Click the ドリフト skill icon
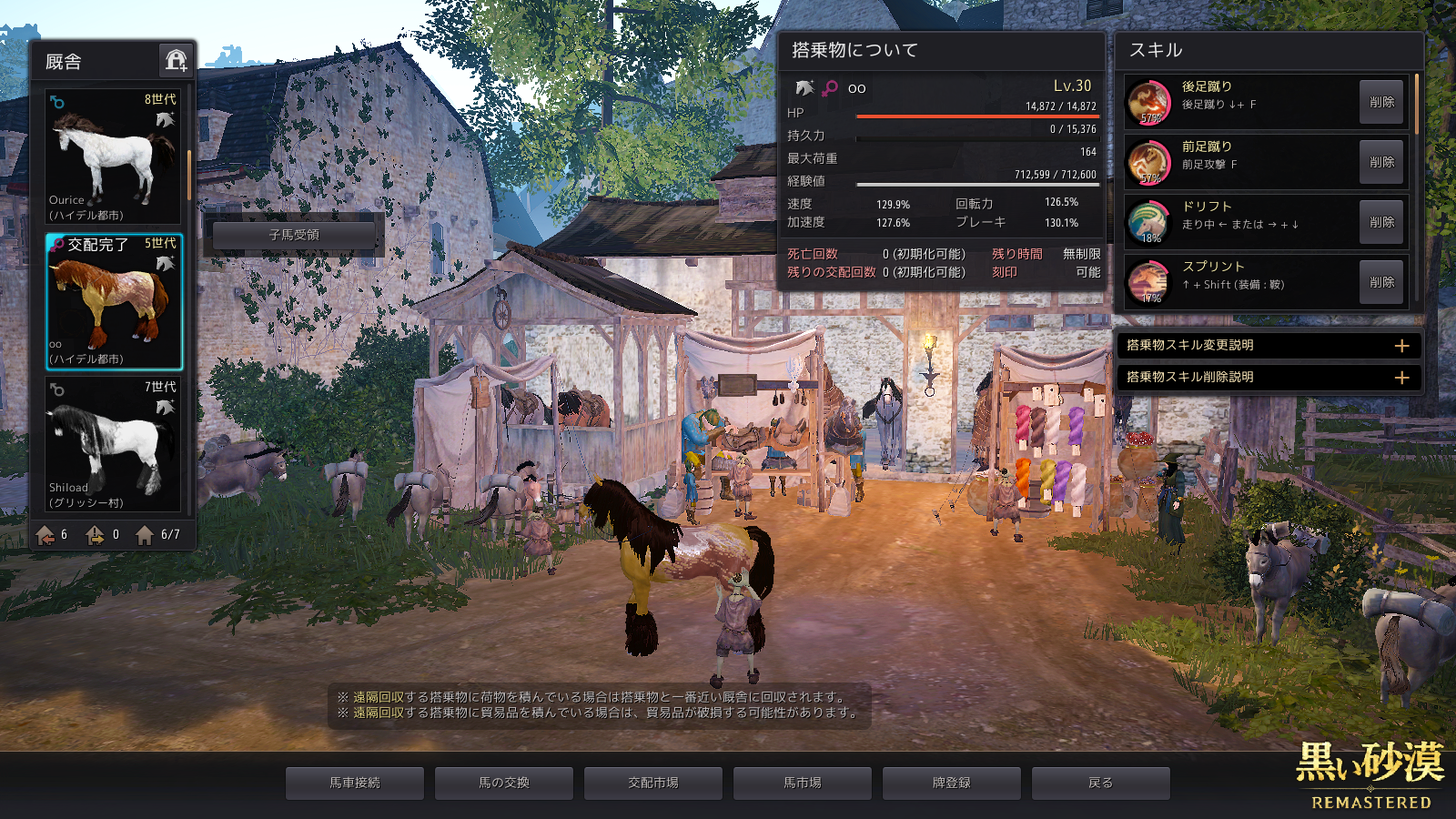1456x819 pixels. click(x=1149, y=222)
